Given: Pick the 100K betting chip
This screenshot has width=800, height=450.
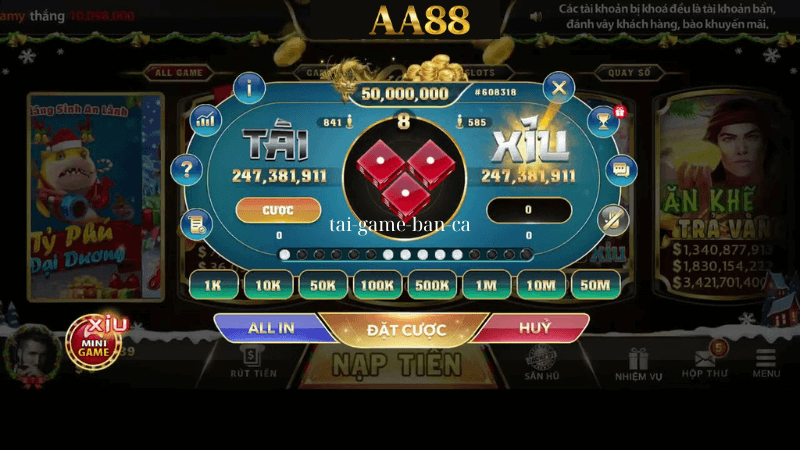Looking at the screenshot, I should point(377,285).
